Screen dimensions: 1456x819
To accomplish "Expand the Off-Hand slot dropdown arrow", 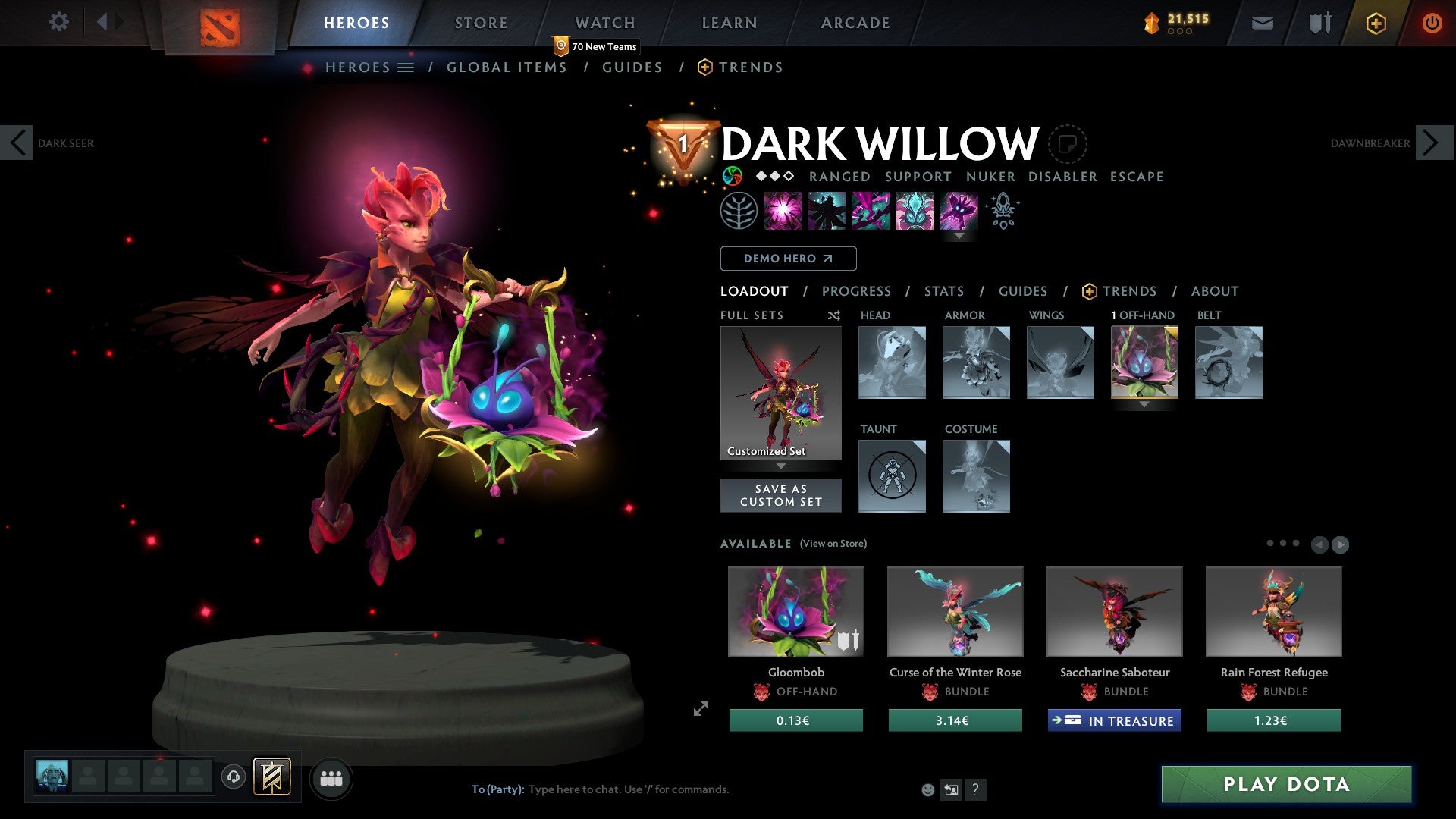I will (x=1144, y=405).
